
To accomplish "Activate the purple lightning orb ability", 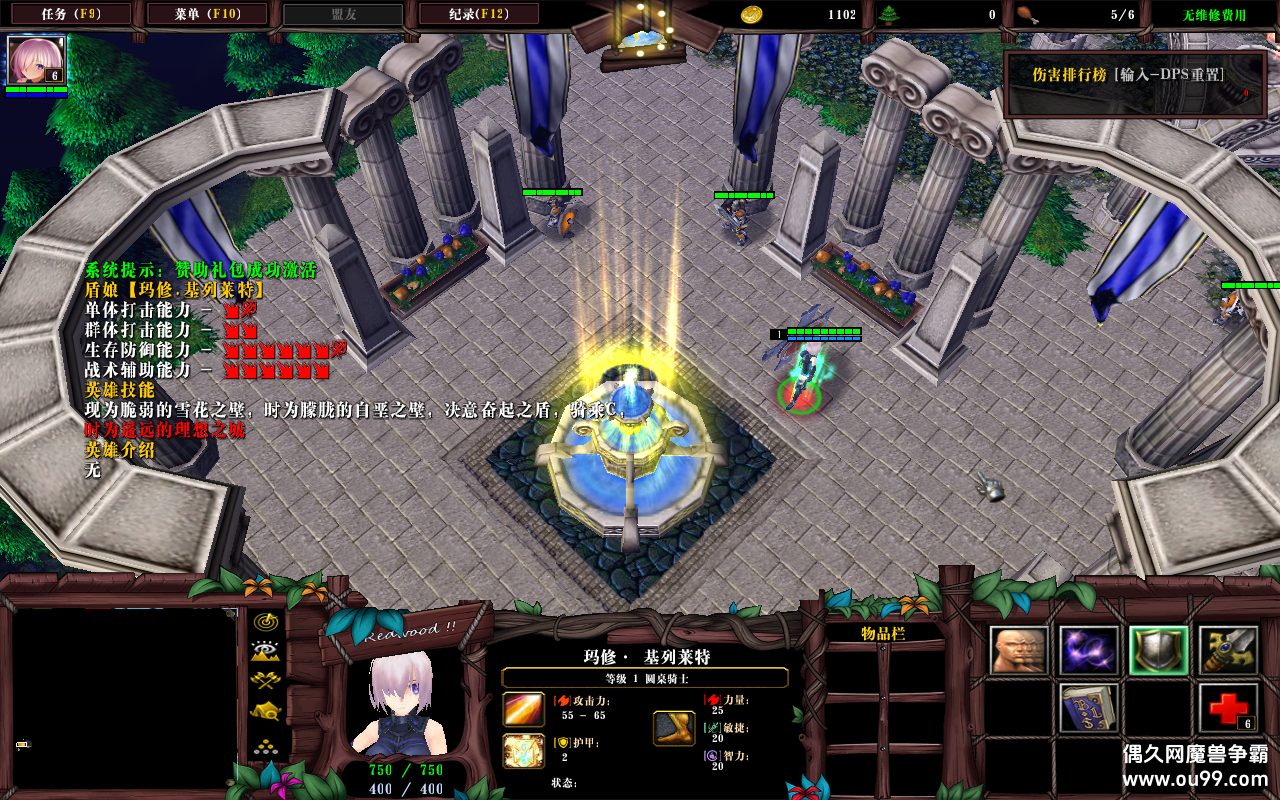I will (x=1089, y=651).
